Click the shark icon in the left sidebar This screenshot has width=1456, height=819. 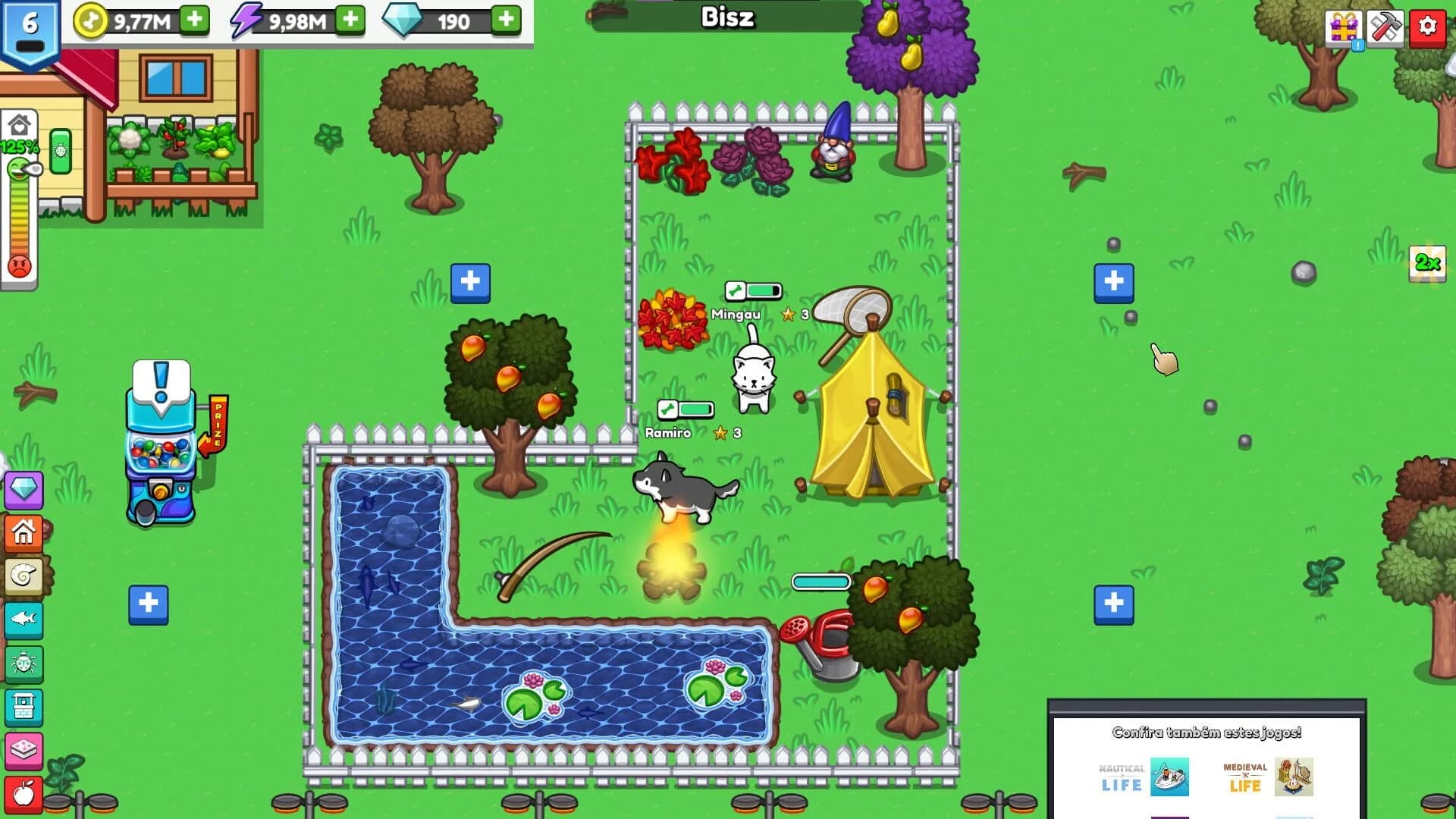tap(25, 616)
